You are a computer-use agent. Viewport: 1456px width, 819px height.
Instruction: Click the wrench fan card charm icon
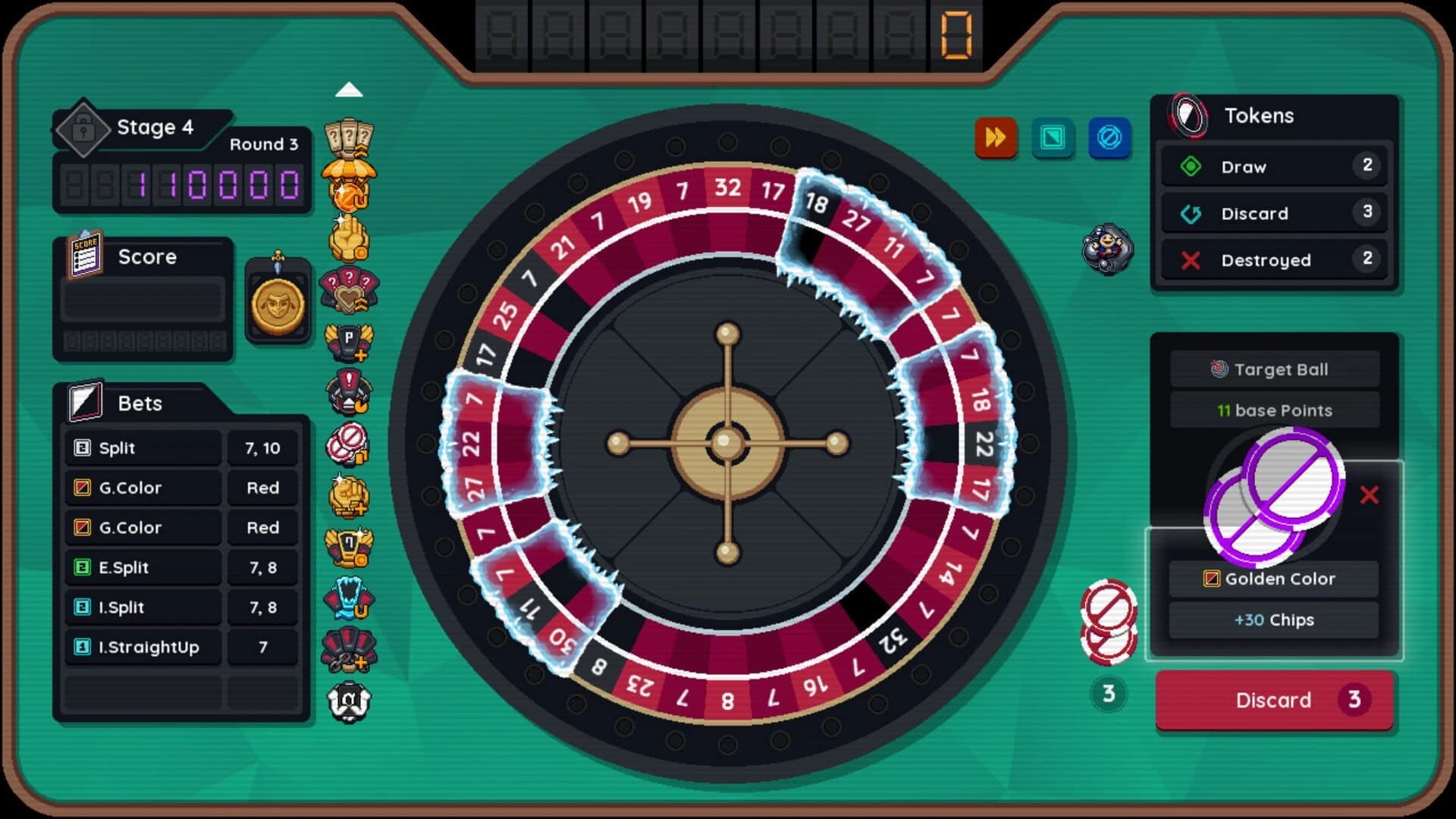point(349,651)
